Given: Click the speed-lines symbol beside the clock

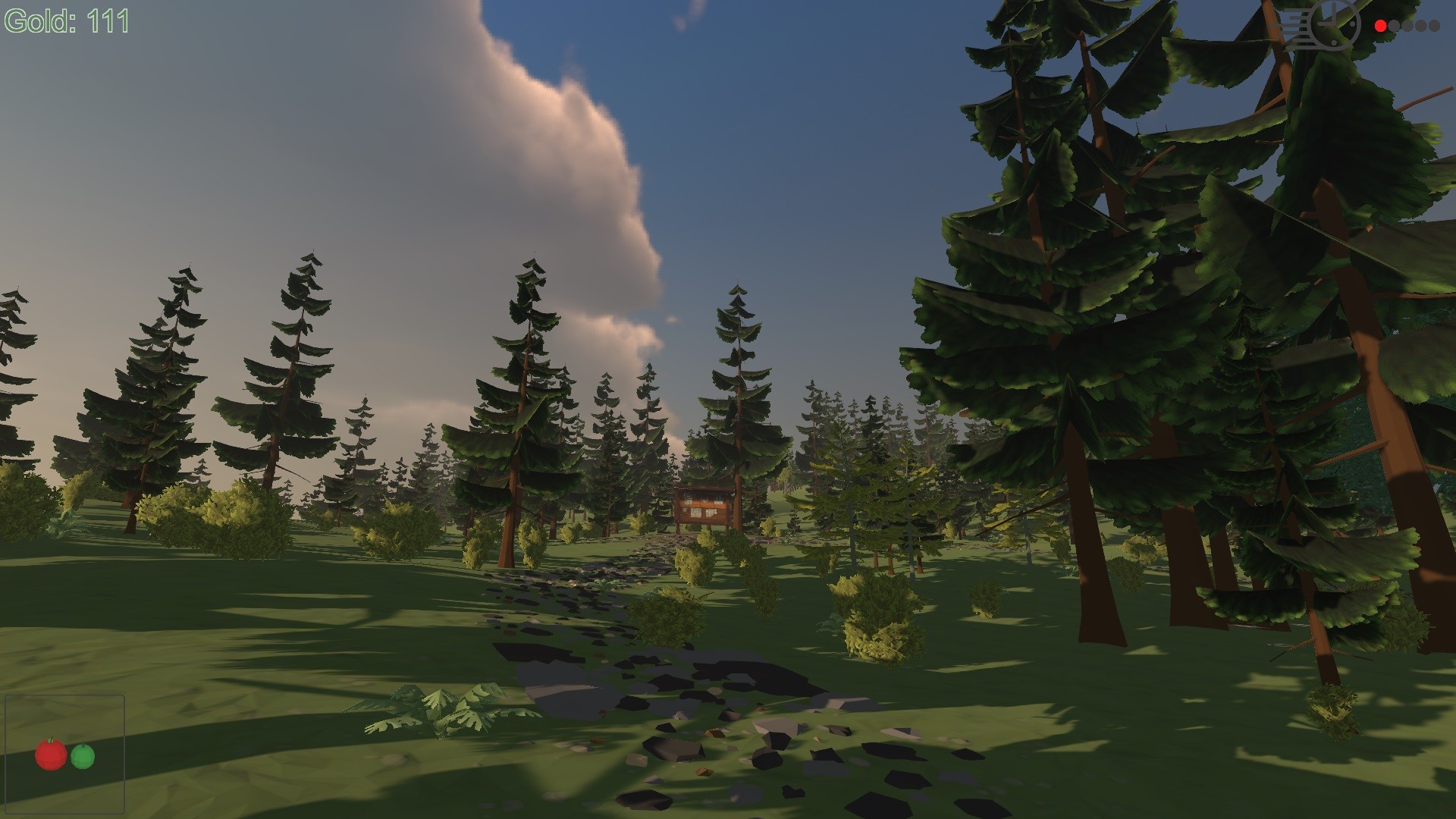Looking at the screenshot, I should (1295, 24).
